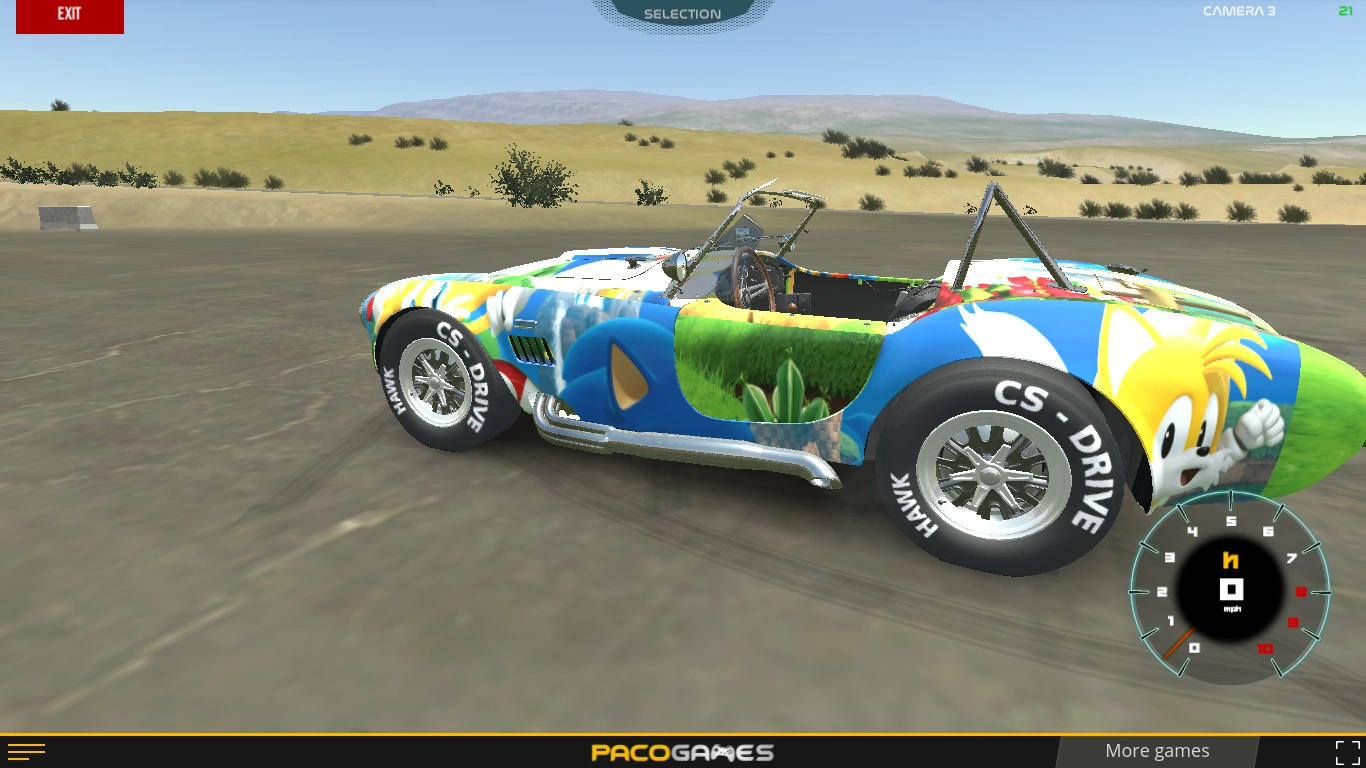Click the mph speed readout on the gauge
Image resolution: width=1366 pixels, height=768 pixels.
1230,606
